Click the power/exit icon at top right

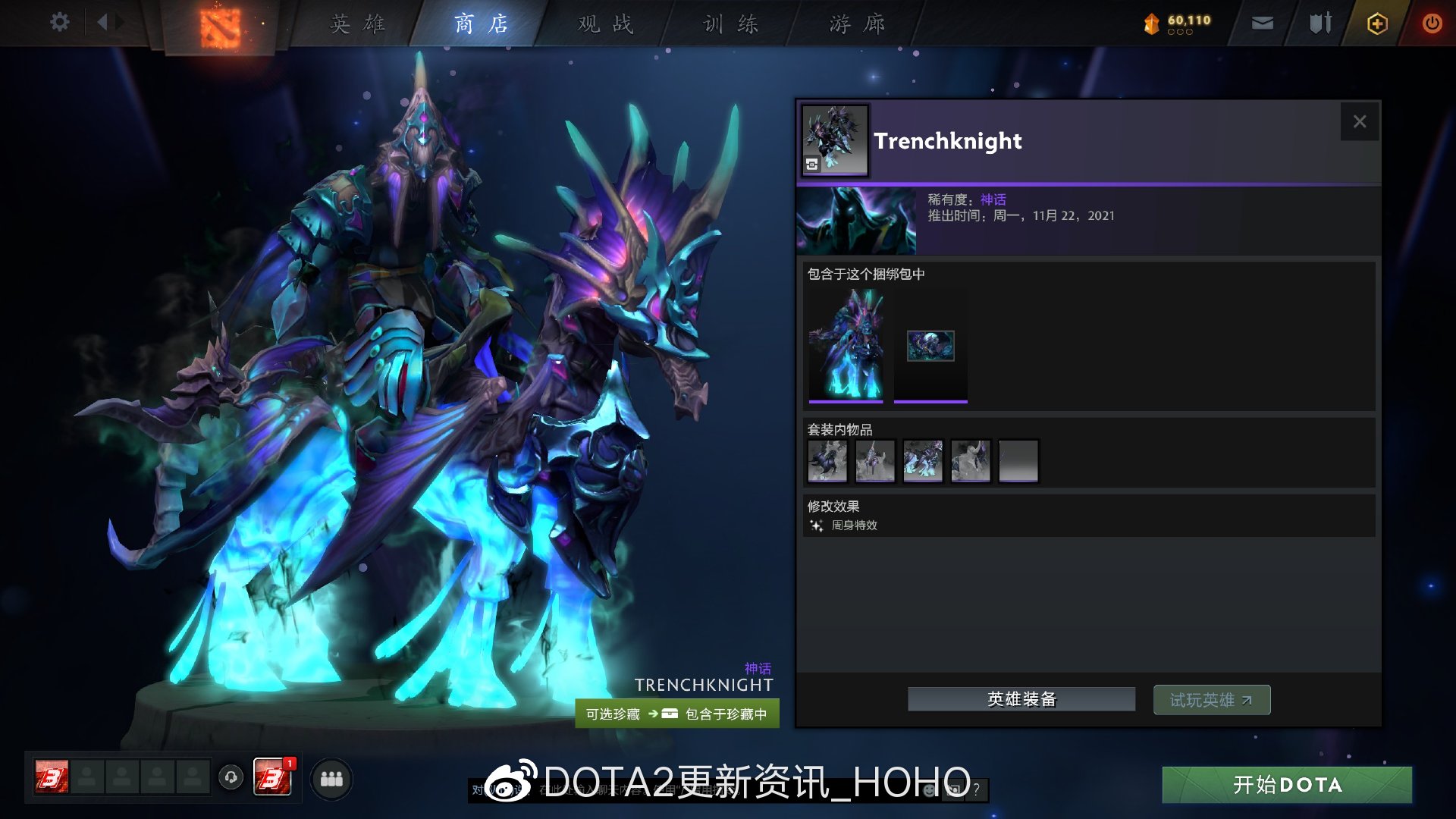coord(1432,23)
